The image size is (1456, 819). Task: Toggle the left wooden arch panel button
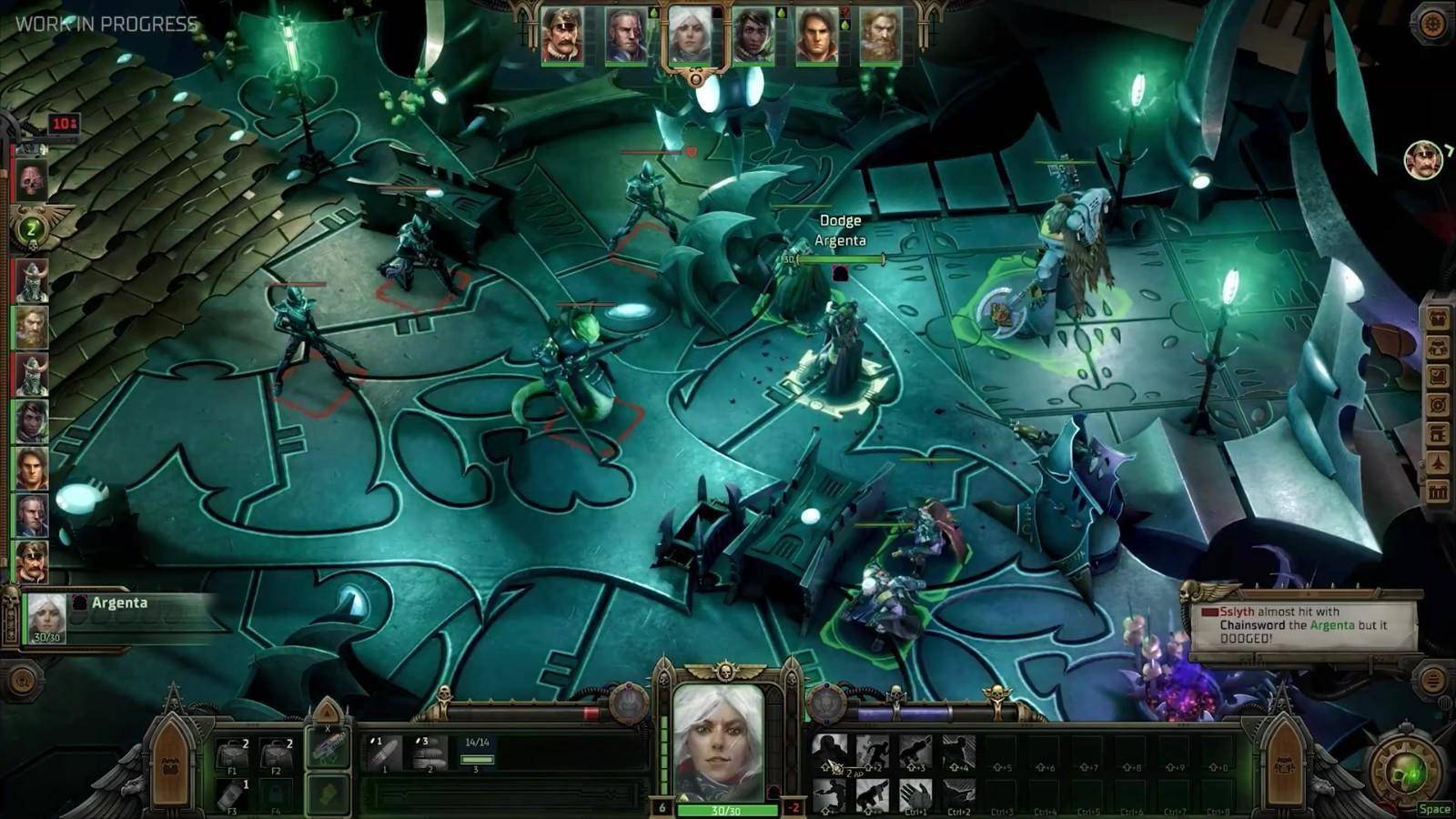[170, 758]
